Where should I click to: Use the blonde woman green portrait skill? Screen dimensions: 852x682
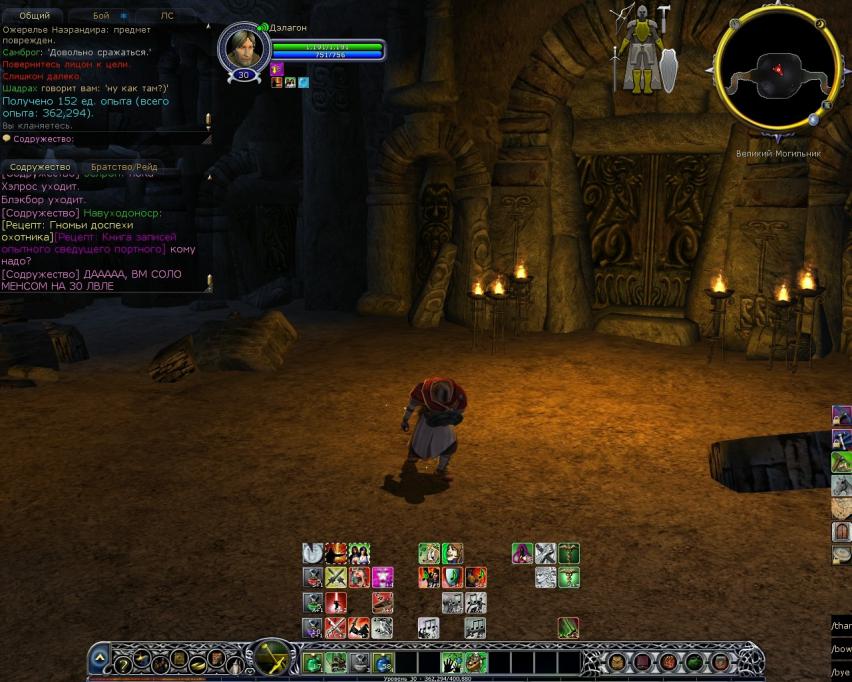(428, 553)
